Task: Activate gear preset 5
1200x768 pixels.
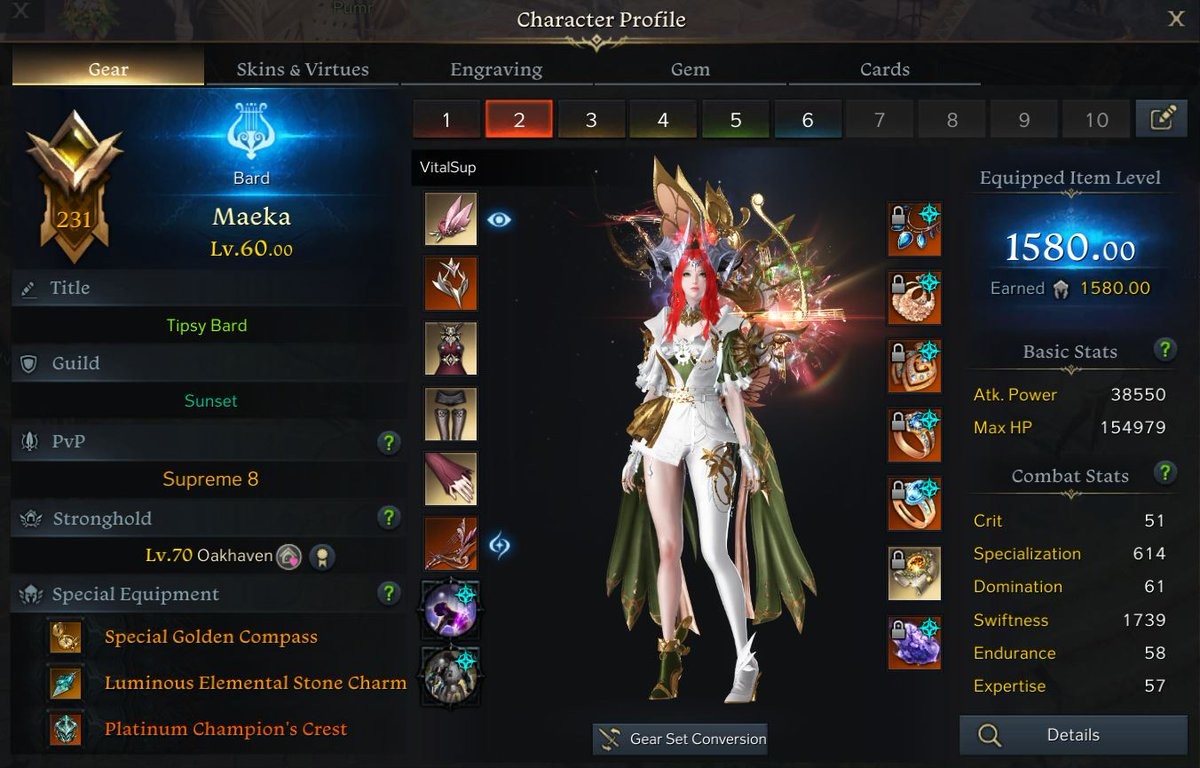Action: pyautogui.click(x=735, y=120)
